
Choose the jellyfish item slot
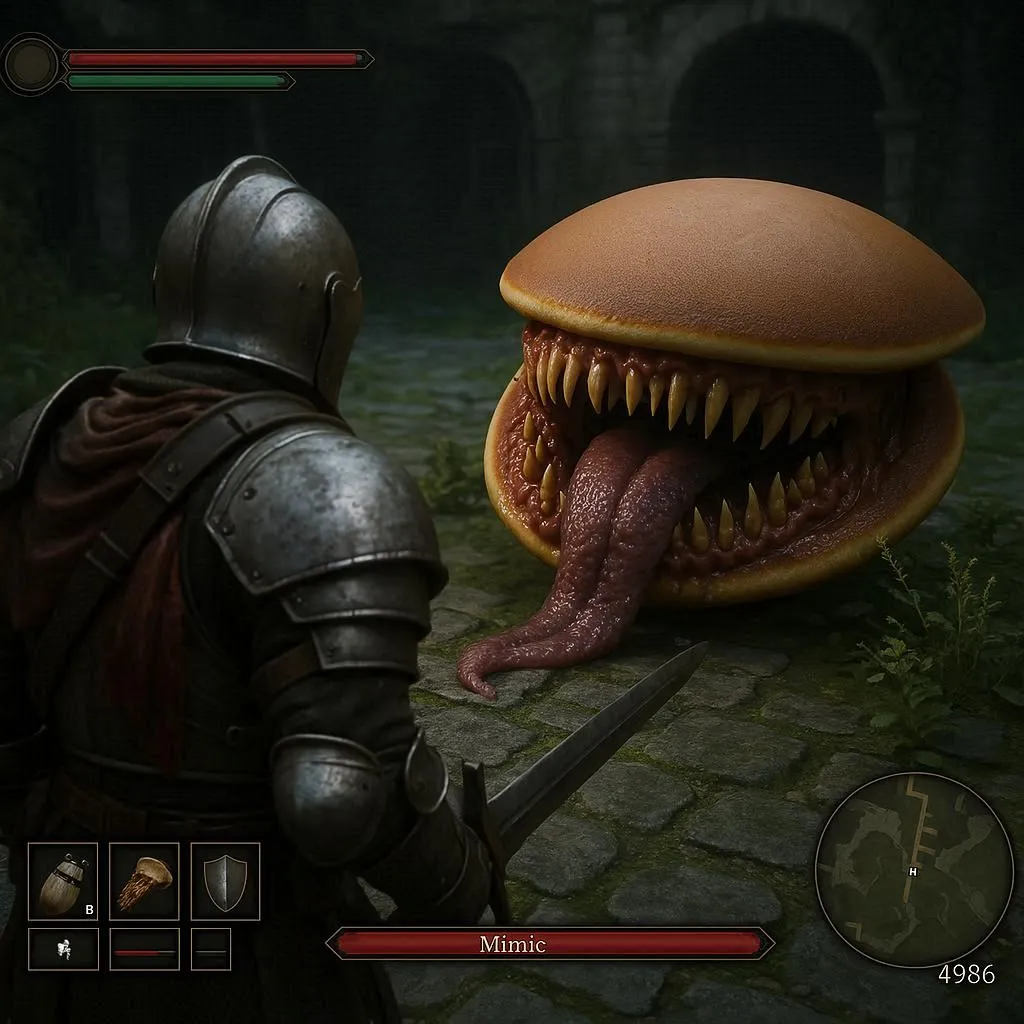tap(144, 880)
